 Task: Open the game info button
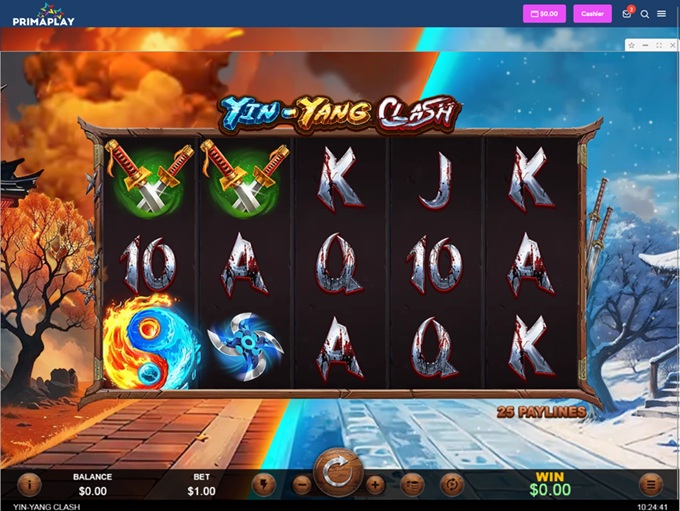29,485
